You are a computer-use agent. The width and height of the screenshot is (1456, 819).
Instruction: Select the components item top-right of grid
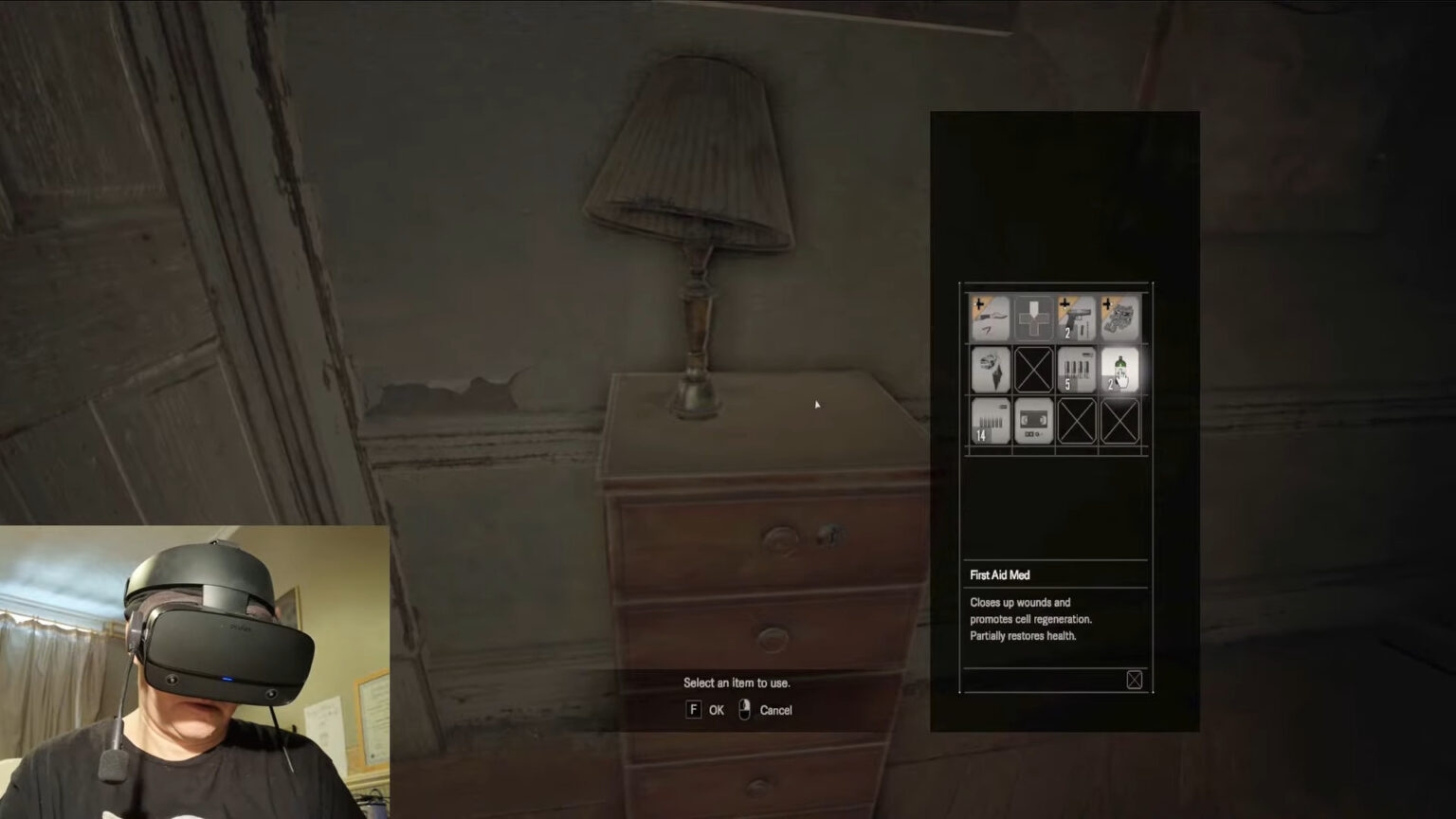pos(1120,318)
